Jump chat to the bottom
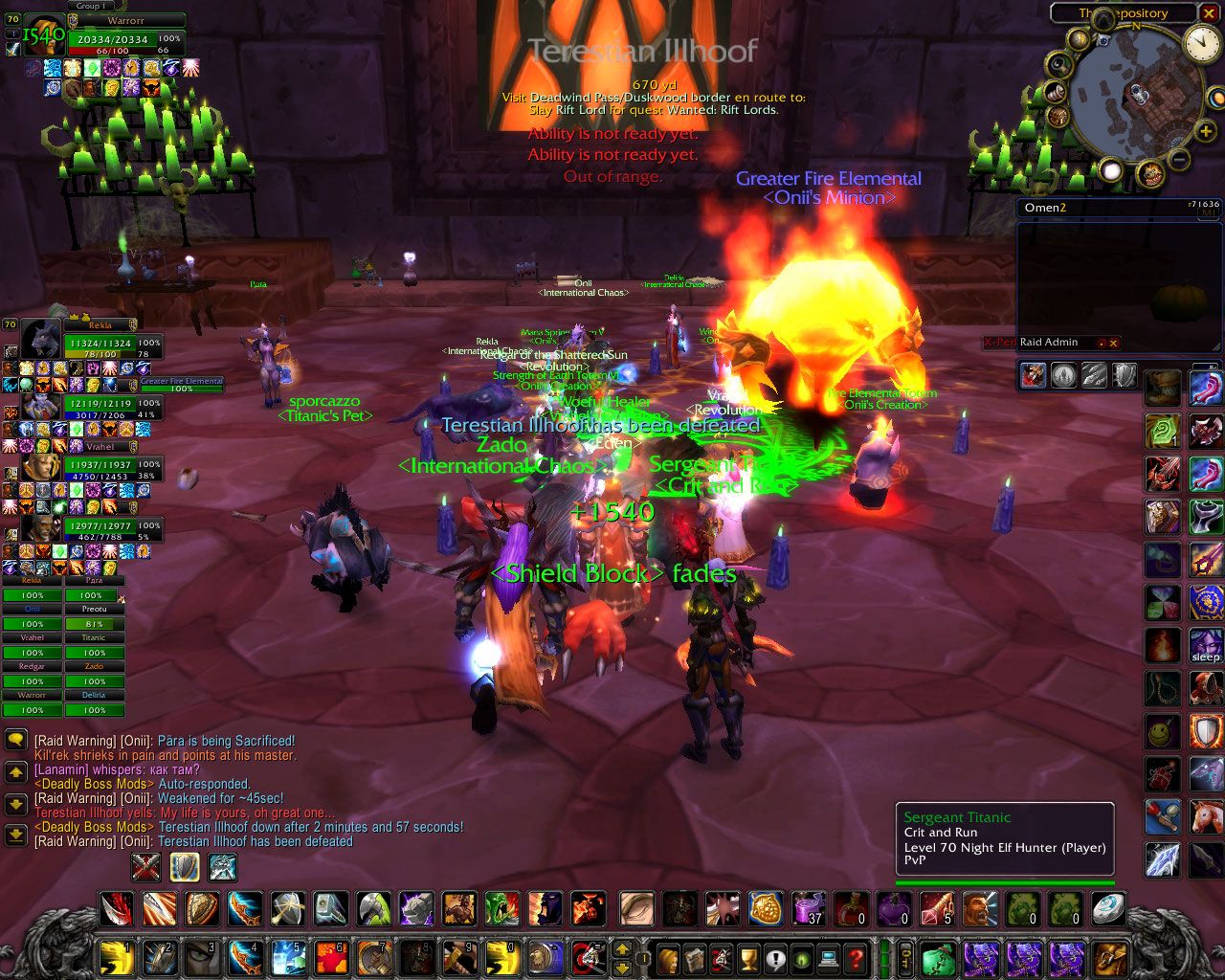This screenshot has height=980, width=1225. (15, 834)
